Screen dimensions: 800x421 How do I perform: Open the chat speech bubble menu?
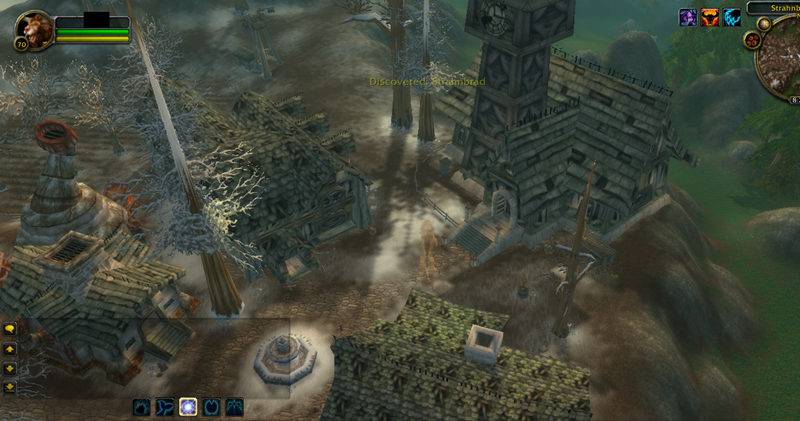click(10, 328)
